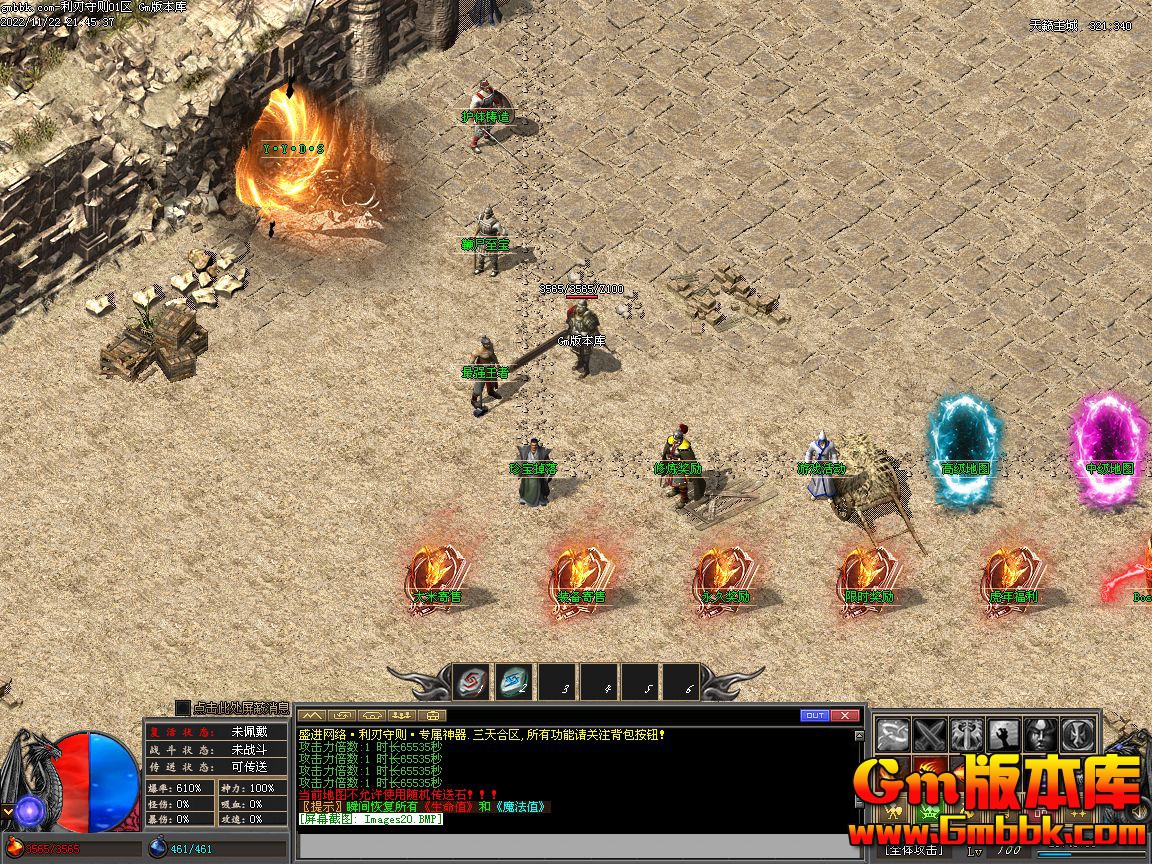Close the chat window with the red X
The height and width of the screenshot is (864, 1152).
846,715
